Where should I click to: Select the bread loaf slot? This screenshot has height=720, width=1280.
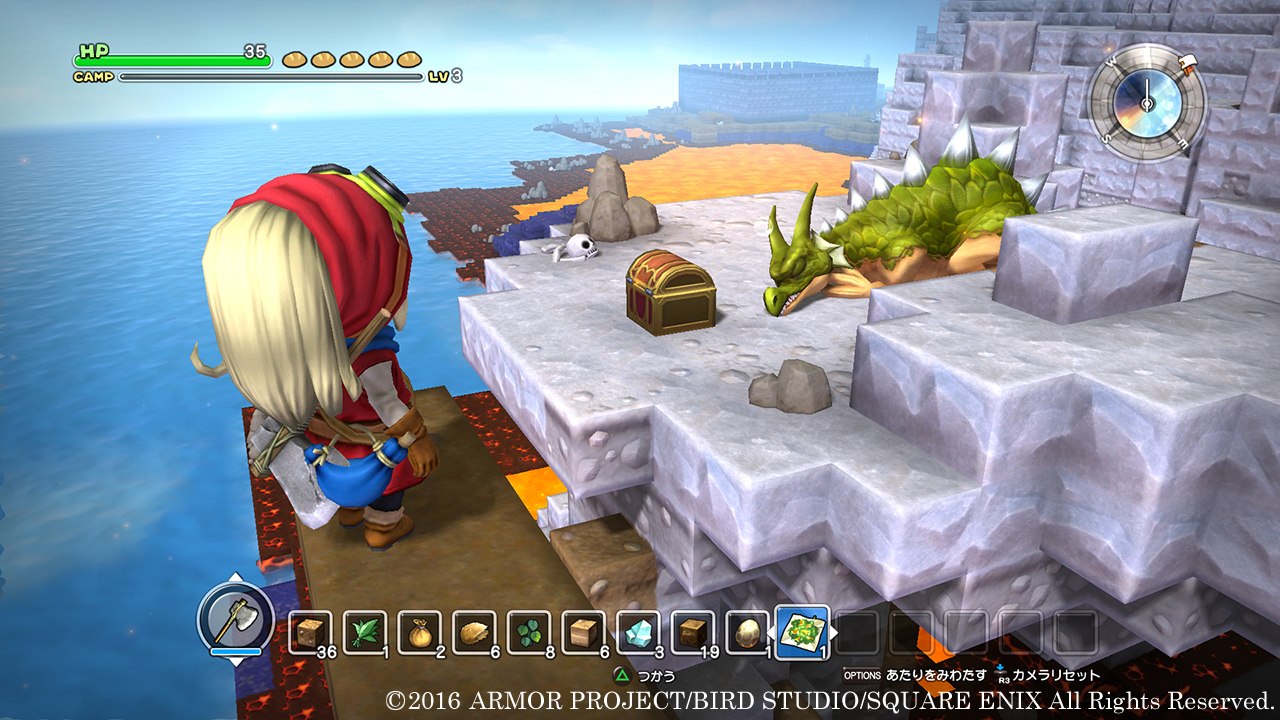(x=473, y=633)
